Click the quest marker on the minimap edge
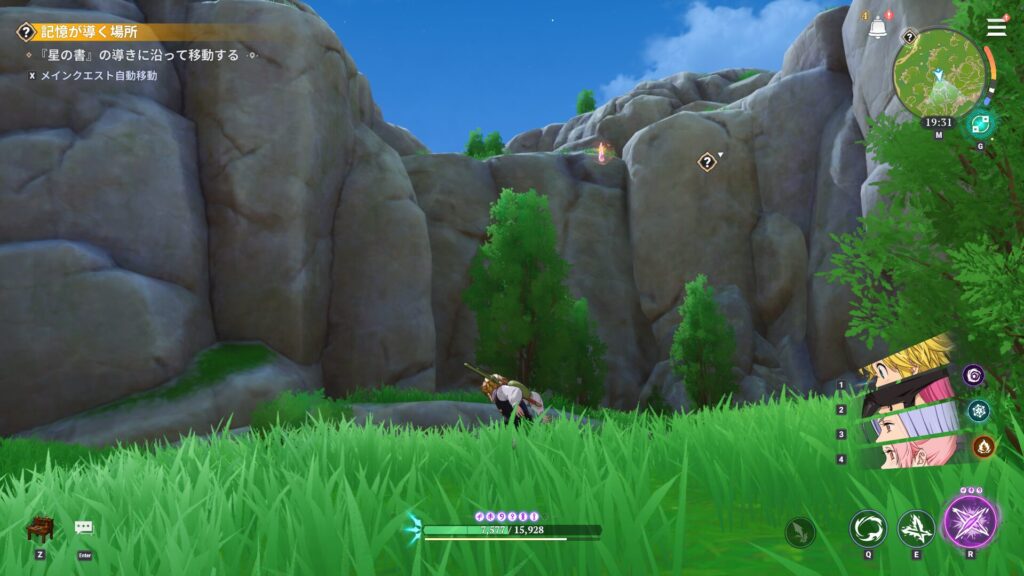 (909, 37)
